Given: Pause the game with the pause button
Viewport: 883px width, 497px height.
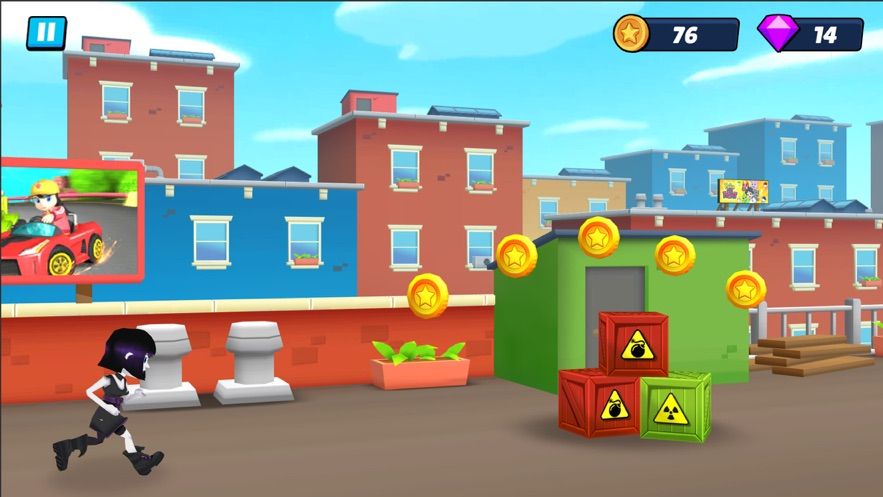Looking at the screenshot, I should 45,33.
